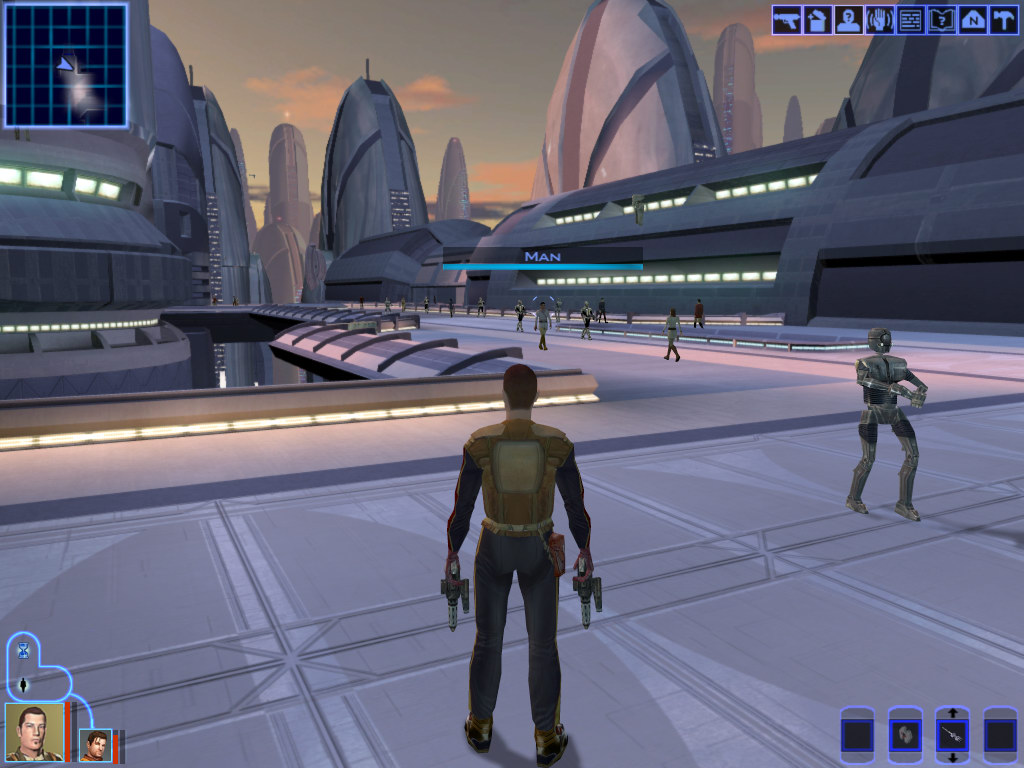Image resolution: width=1024 pixels, height=768 pixels.
Task: Cycle action item down with arrow
Action: pos(953,758)
